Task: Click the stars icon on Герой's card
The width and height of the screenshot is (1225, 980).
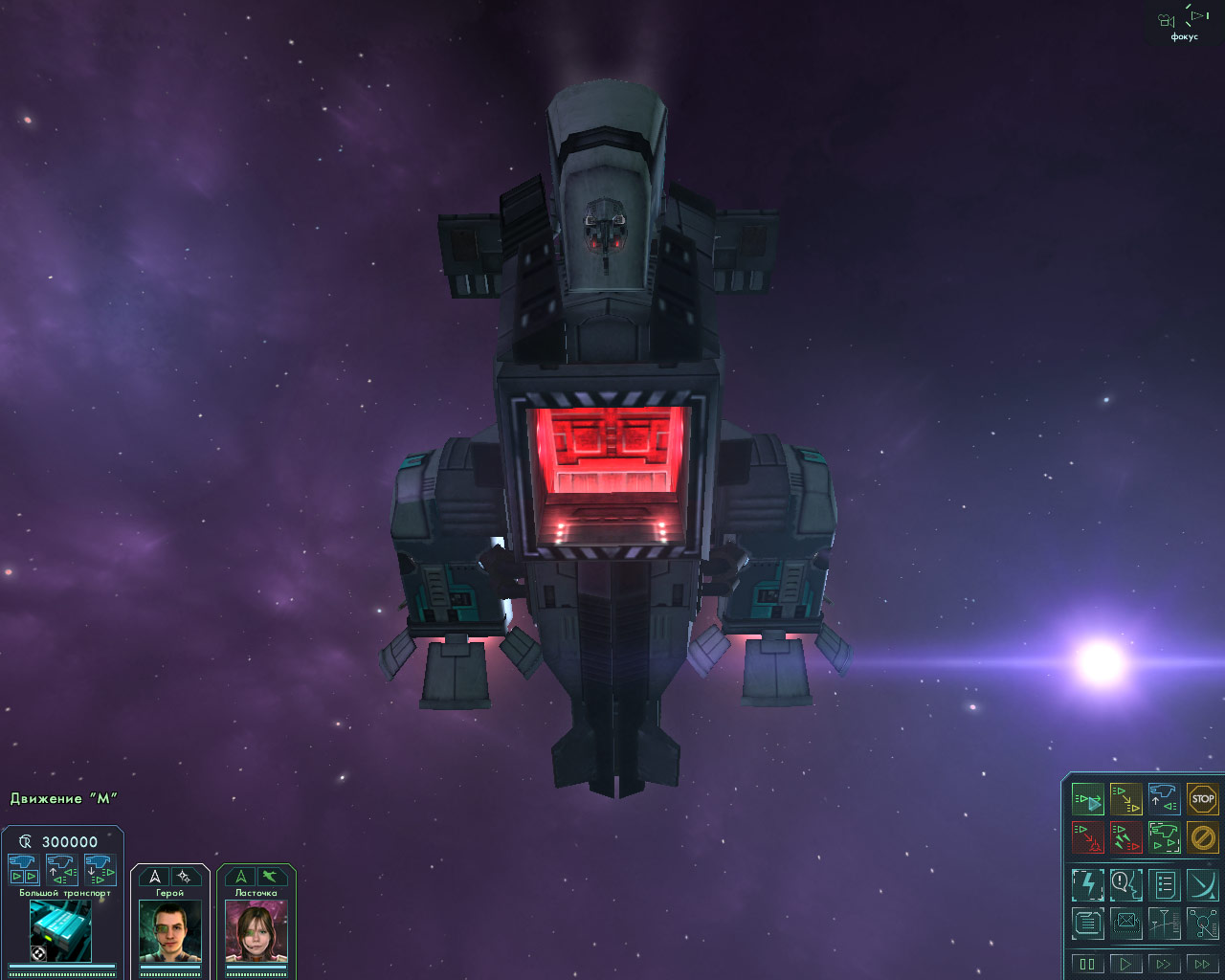Action: (x=184, y=876)
